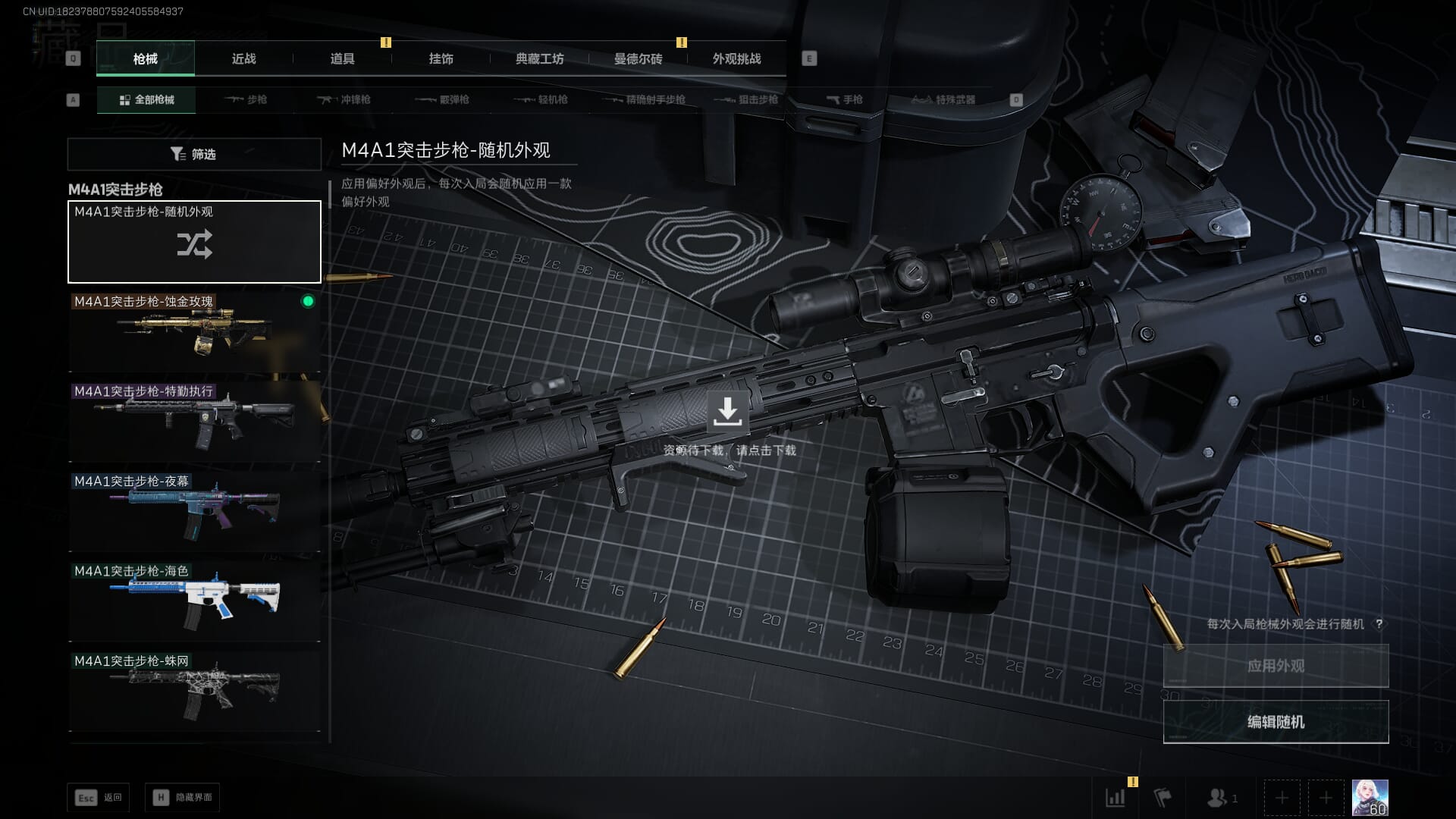Open 编辑随机 to edit random skins

click(x=1276, y=722)
